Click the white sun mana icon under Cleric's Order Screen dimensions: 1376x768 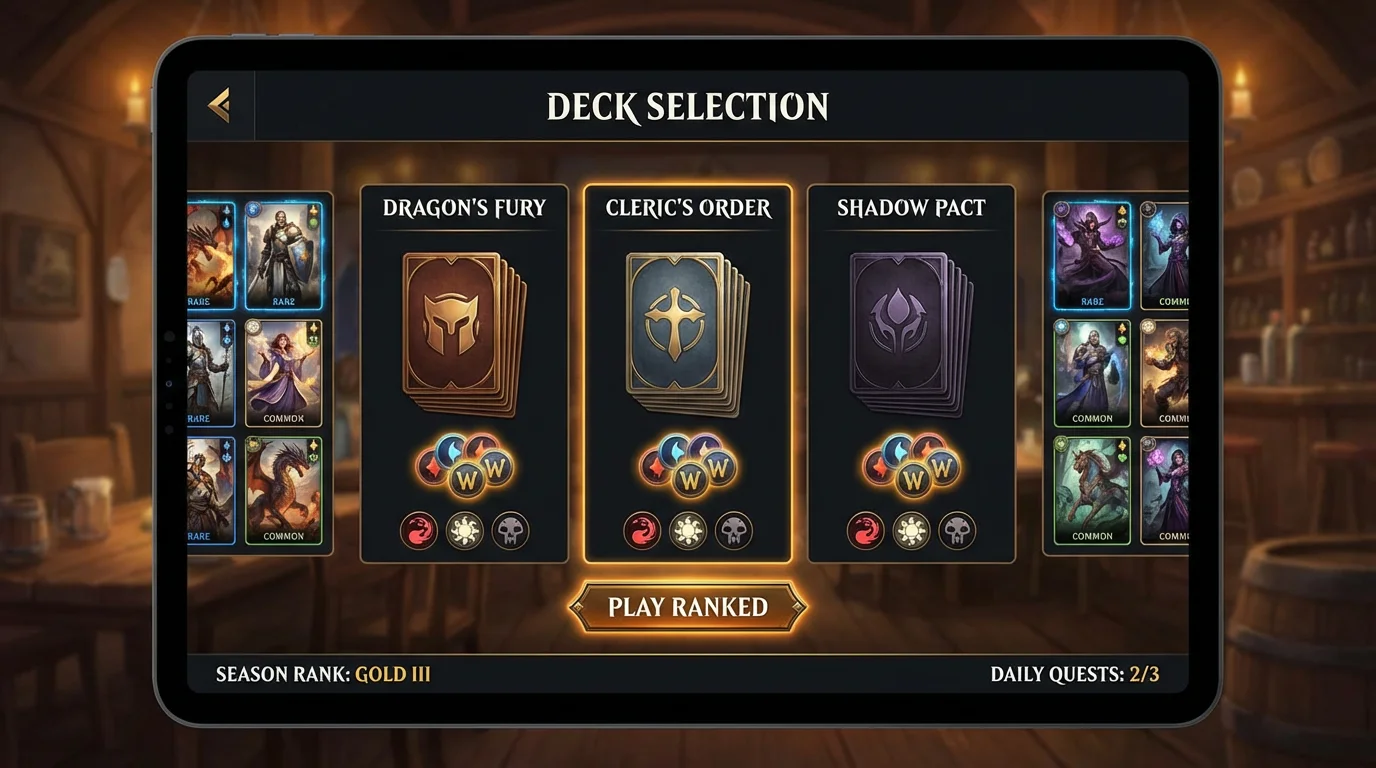pyautogui.click(x=687, y=531)
